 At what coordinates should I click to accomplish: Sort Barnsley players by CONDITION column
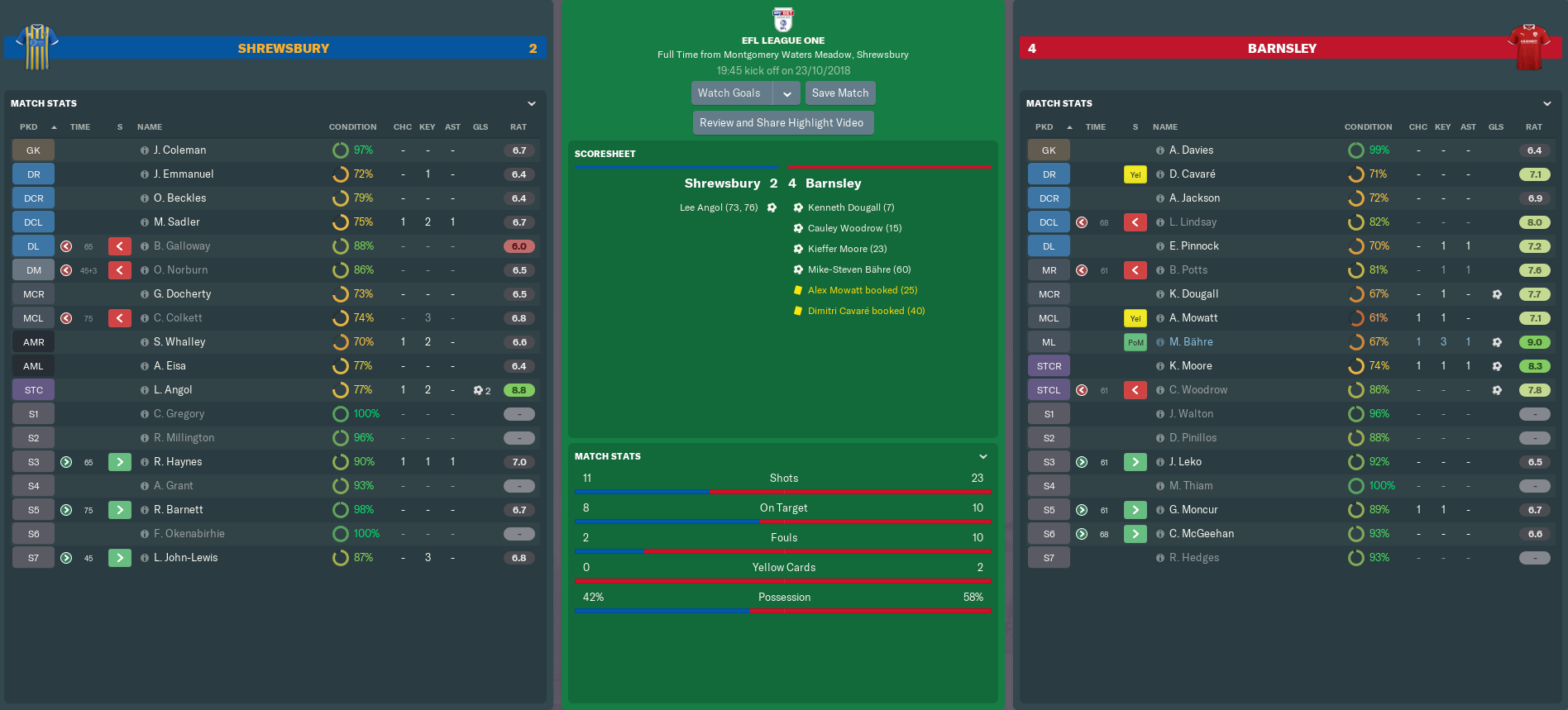(x=1368, y=127)
